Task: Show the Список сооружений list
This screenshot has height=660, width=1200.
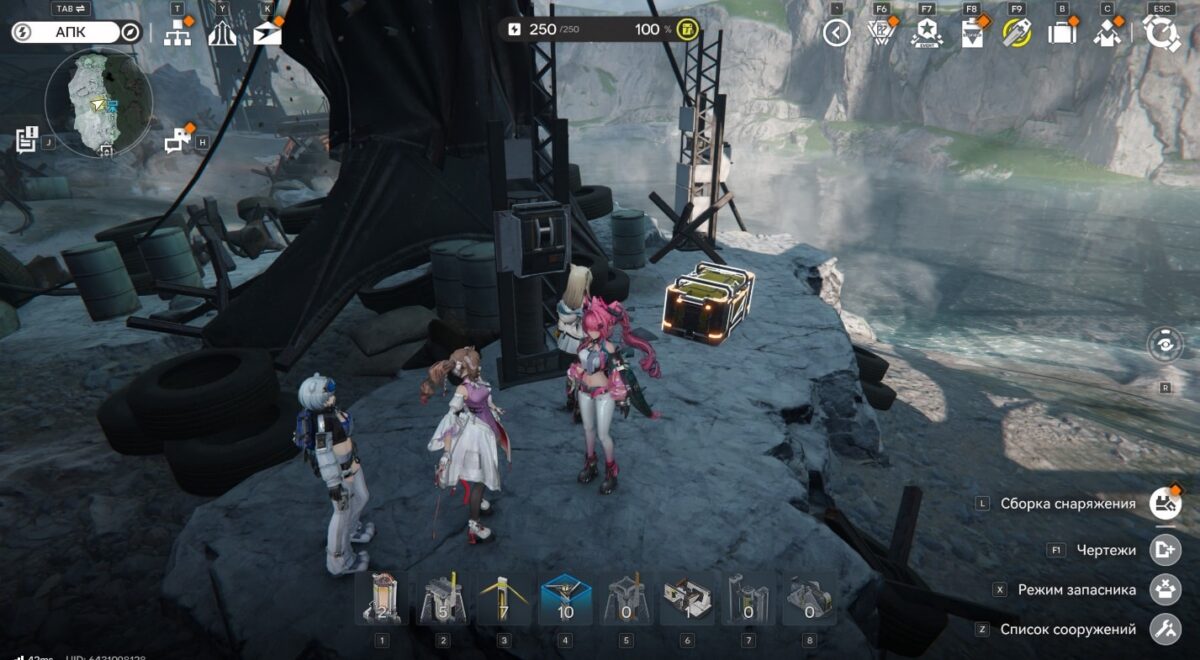Action: tap(1164, 629)
